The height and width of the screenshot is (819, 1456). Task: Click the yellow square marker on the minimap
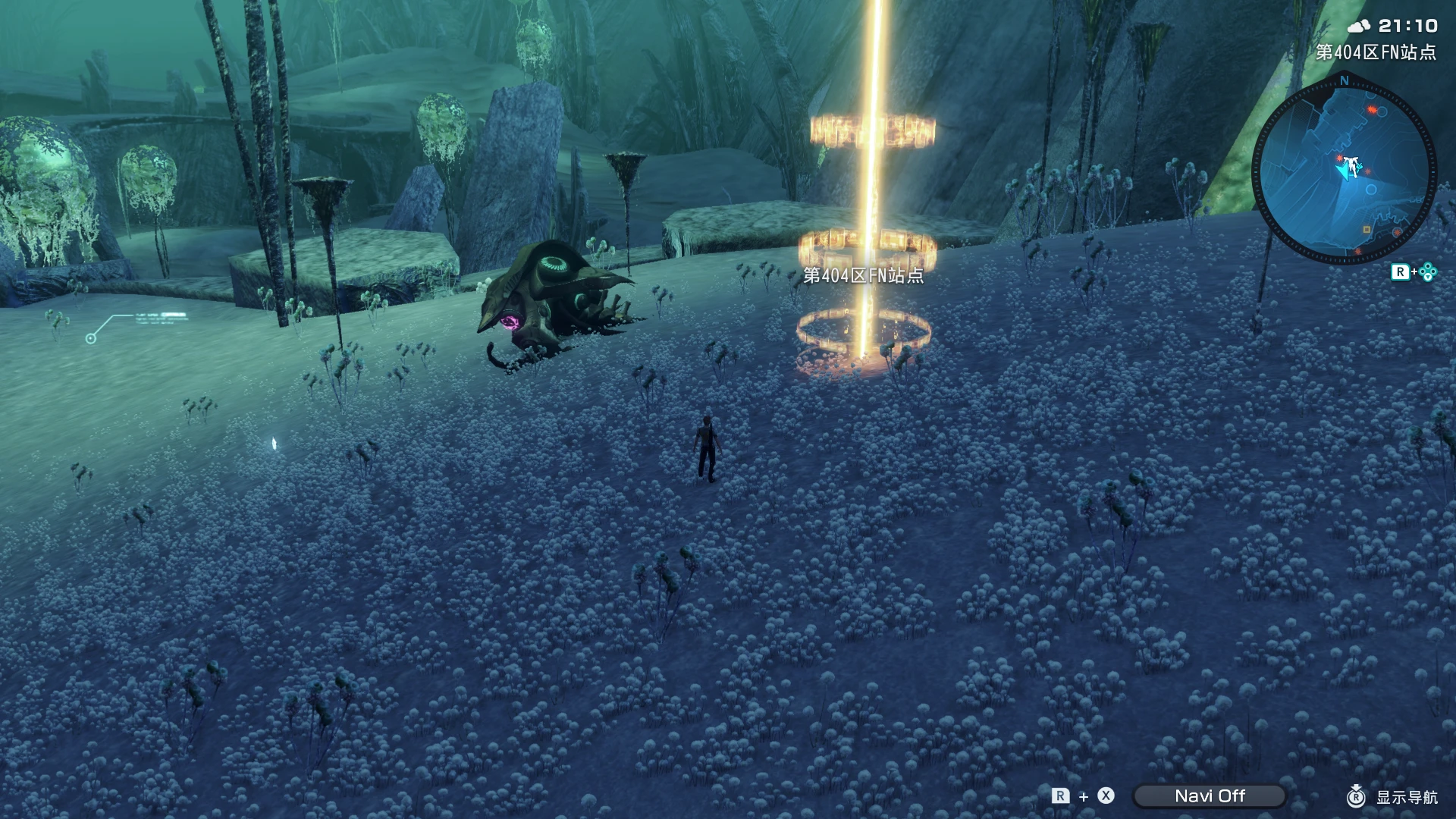1367,231
